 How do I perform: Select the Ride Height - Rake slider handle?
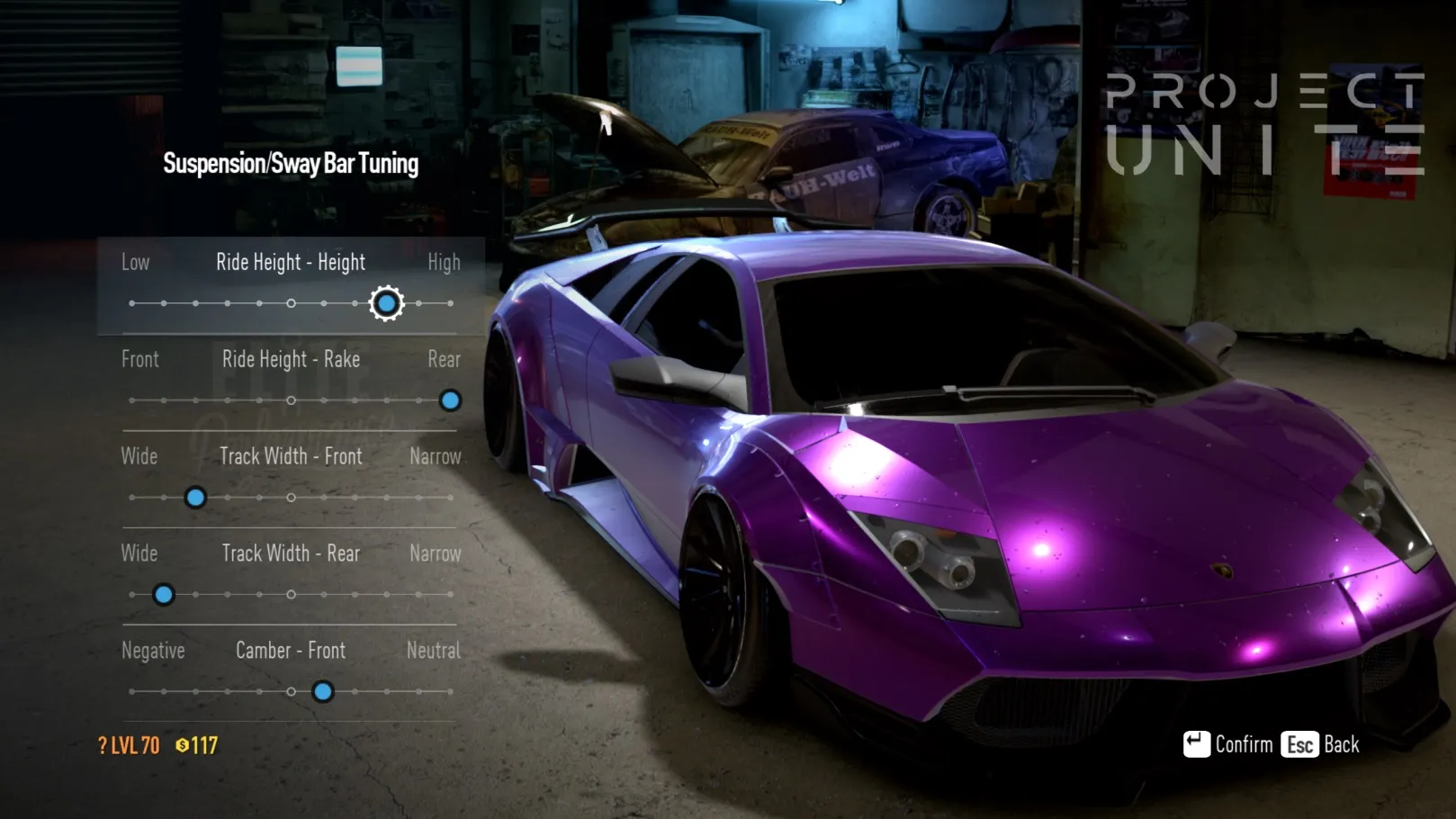tap(450, 400)
